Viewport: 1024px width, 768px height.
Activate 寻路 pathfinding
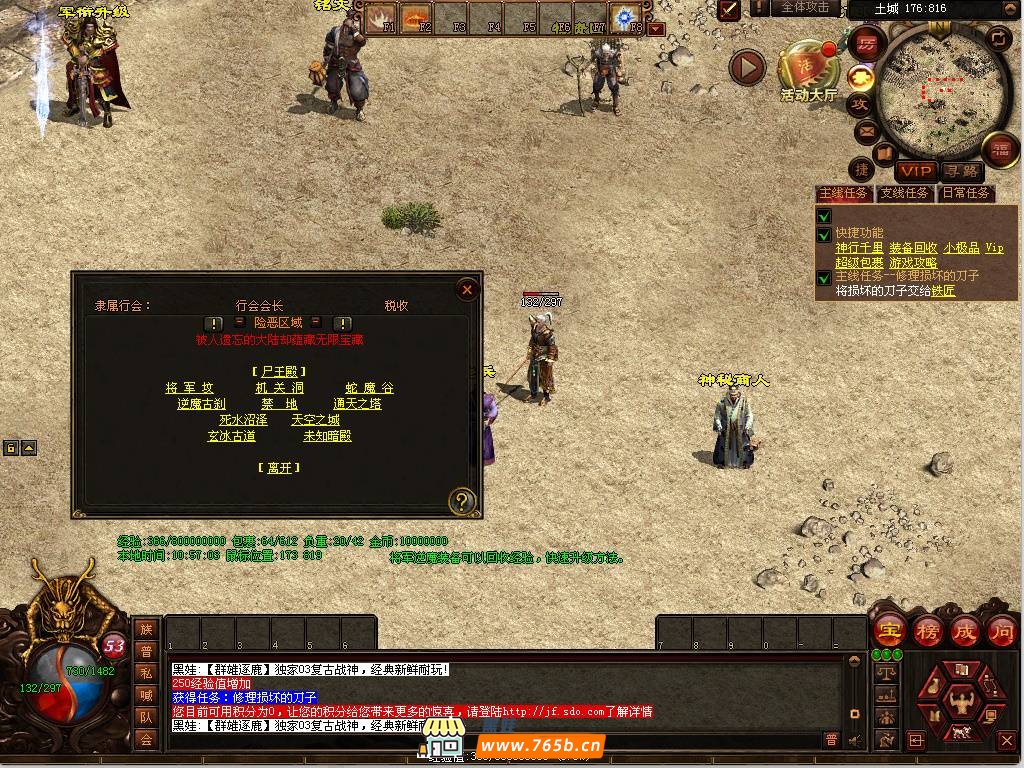(x=961, y=172)
